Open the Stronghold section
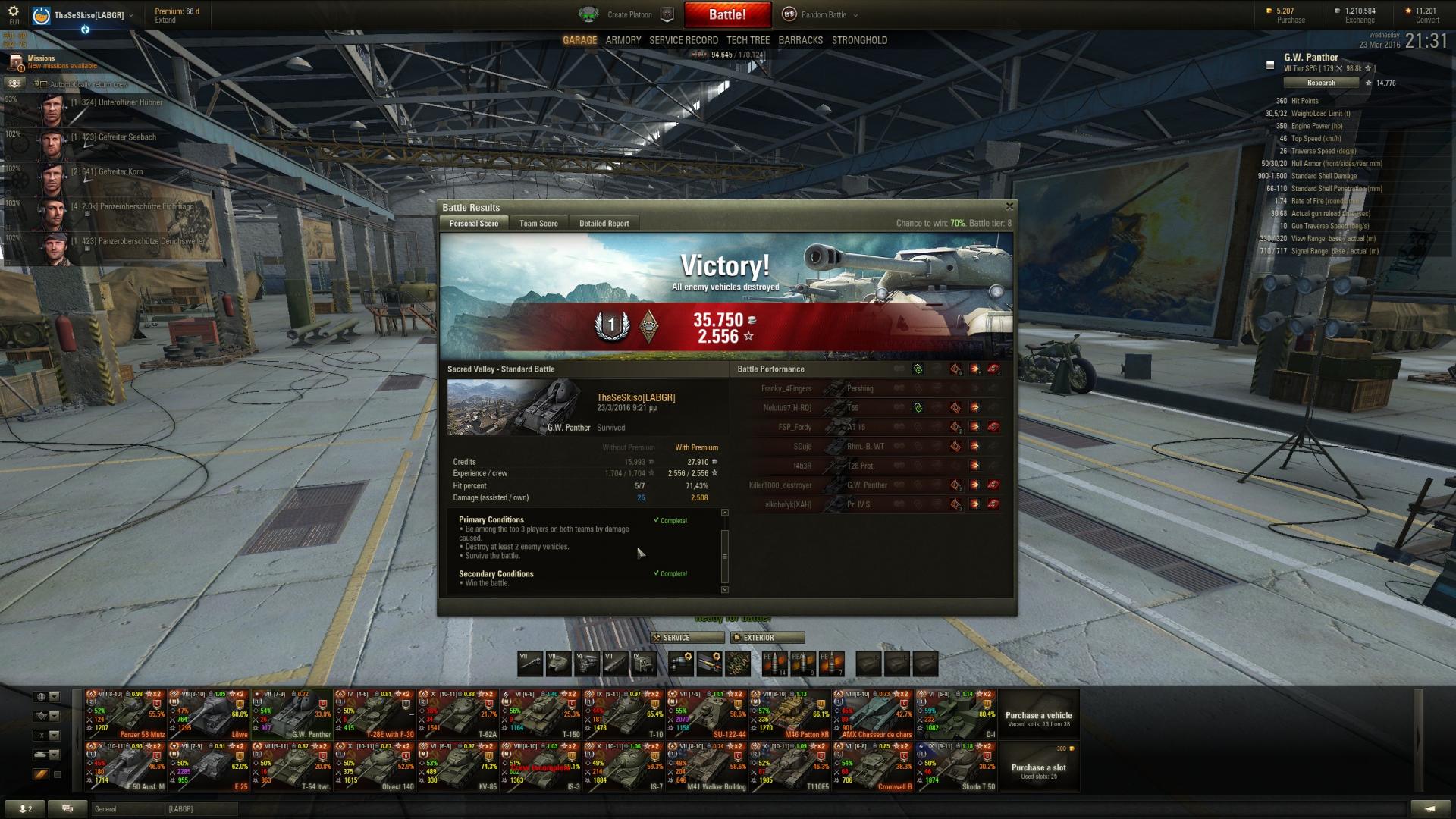 [x=859, y=40]
